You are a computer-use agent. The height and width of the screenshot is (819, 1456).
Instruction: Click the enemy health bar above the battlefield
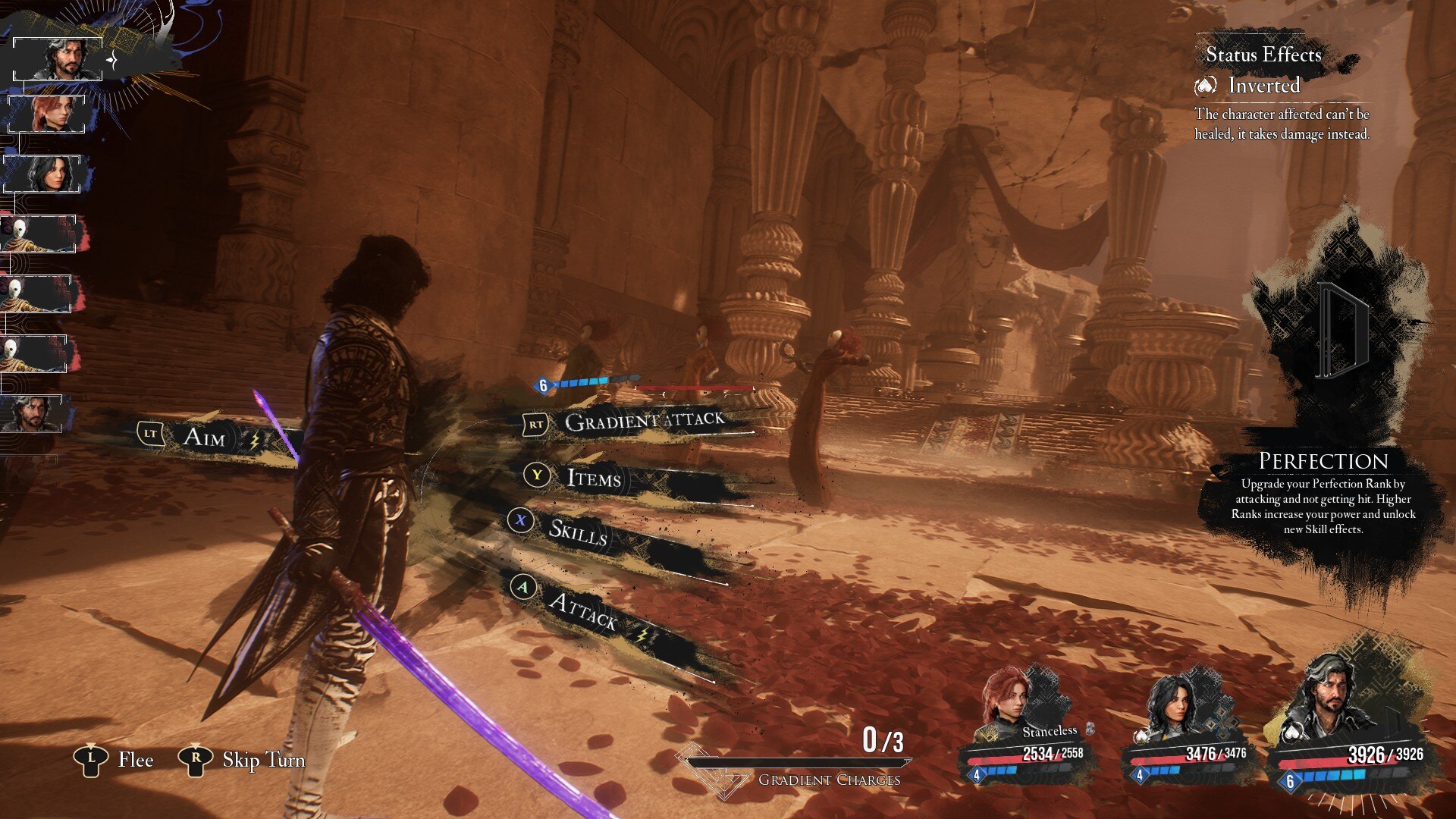coord(695,387)
